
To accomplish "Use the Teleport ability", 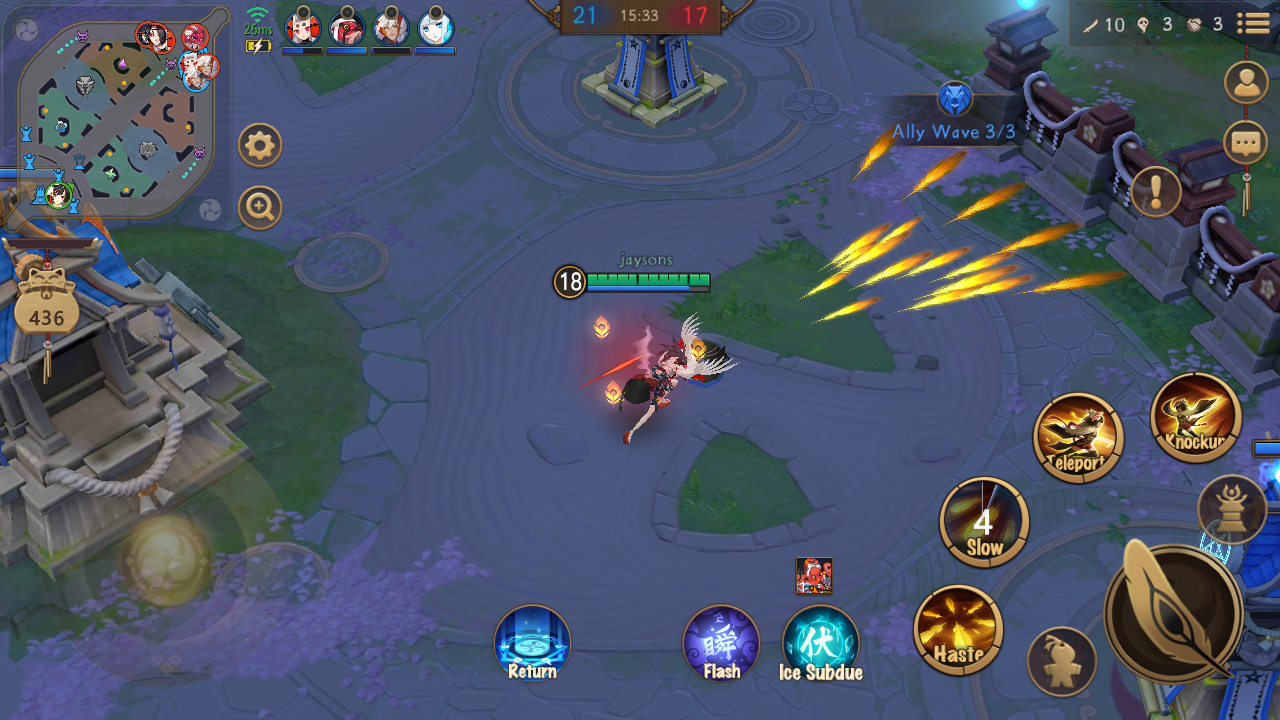I will pyautogui.click(x=1078, y=438).
